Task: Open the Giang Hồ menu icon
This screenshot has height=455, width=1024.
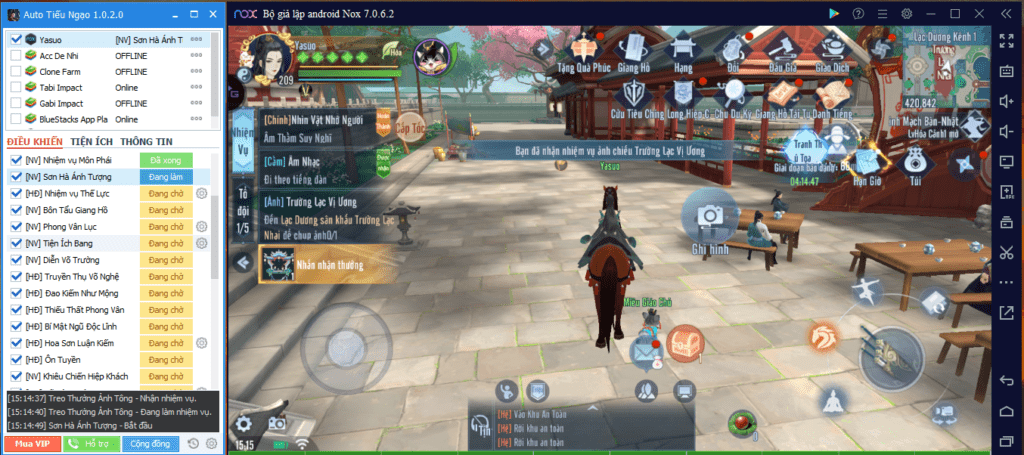Action: click(635, 50)
